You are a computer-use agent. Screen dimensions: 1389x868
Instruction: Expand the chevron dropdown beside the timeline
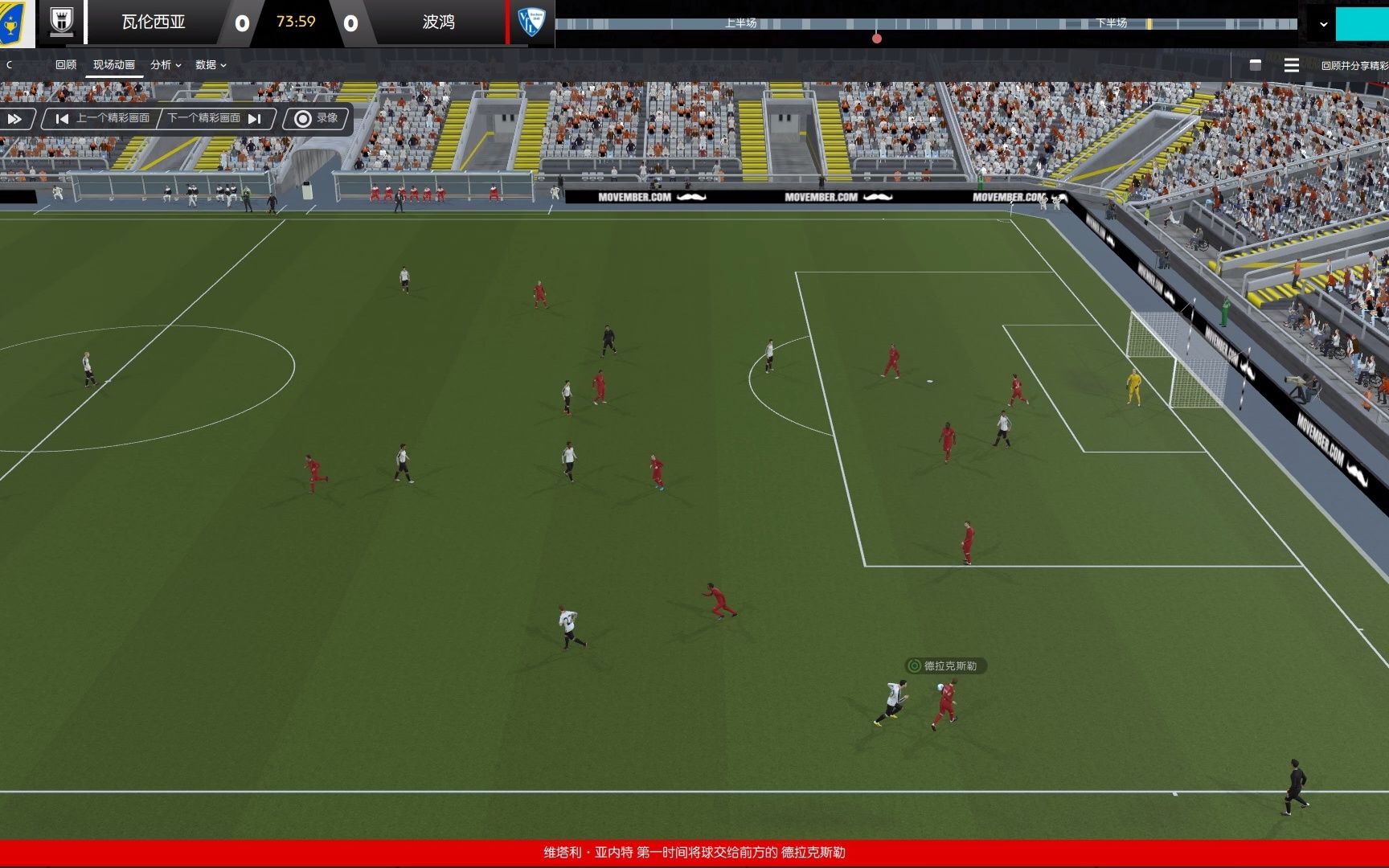[1323, 24]
